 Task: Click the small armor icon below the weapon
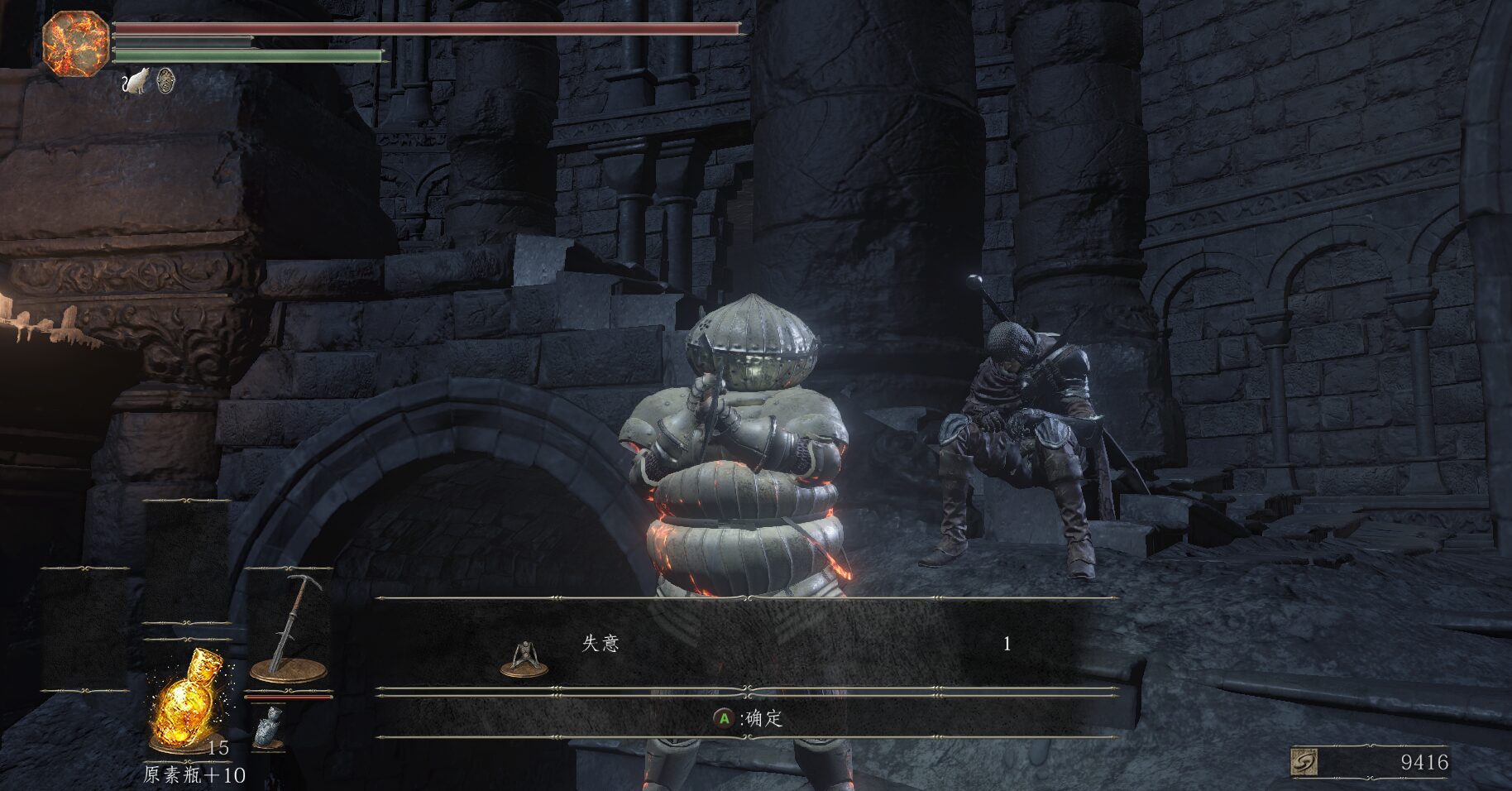267,728
